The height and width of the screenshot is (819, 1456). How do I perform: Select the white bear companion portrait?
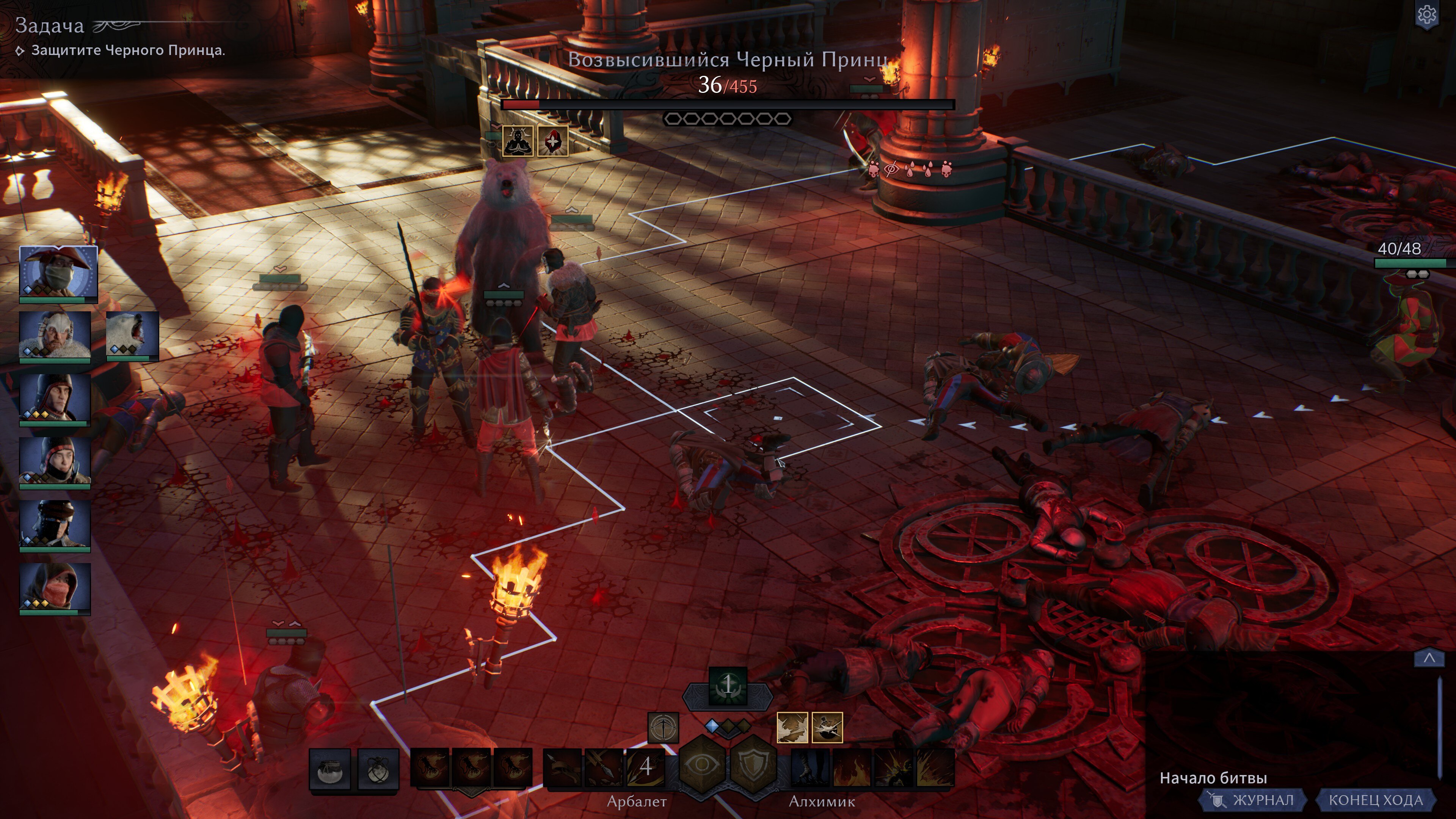[132, 336]
